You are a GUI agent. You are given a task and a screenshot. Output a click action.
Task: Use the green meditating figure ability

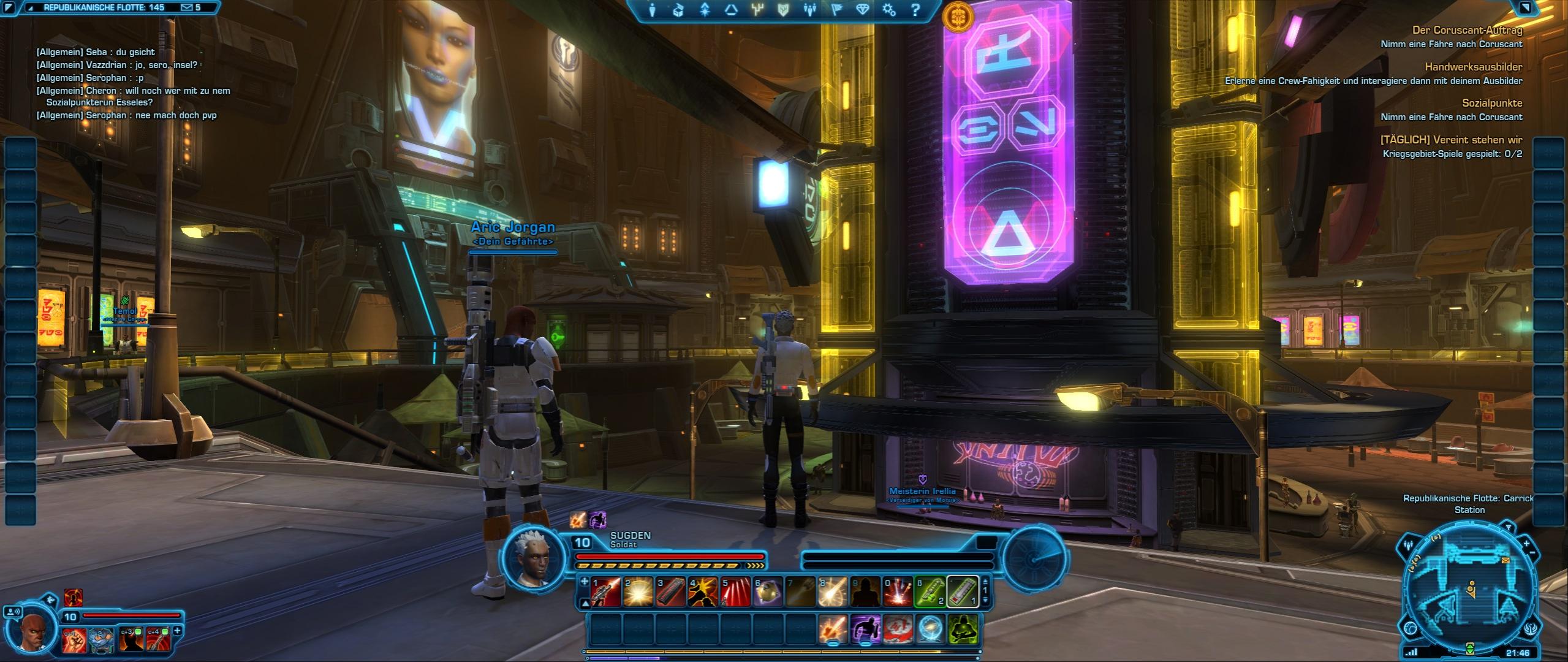(x=962, y=630)
